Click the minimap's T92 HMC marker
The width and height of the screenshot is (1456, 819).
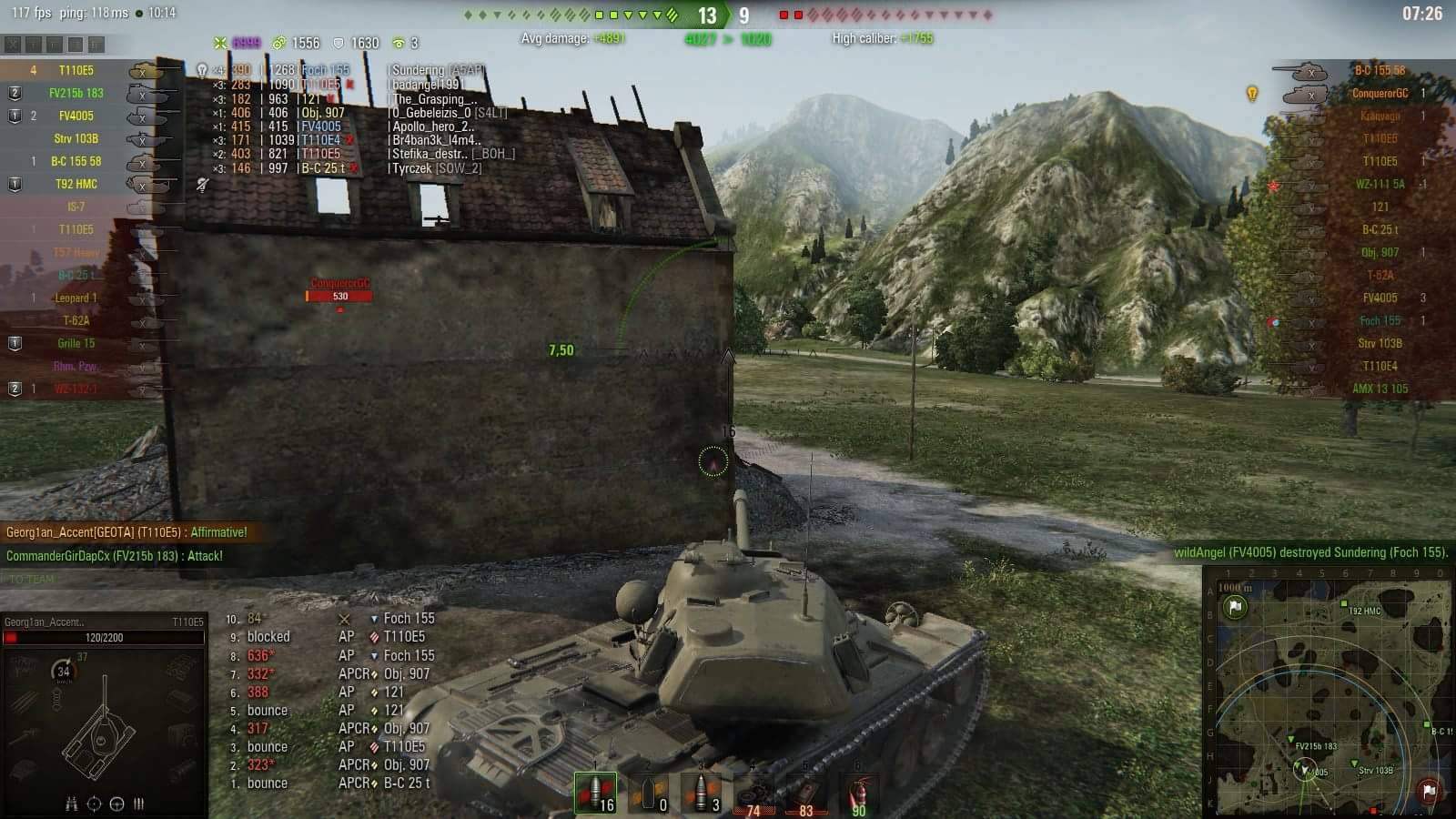[x=1344, y=603]
